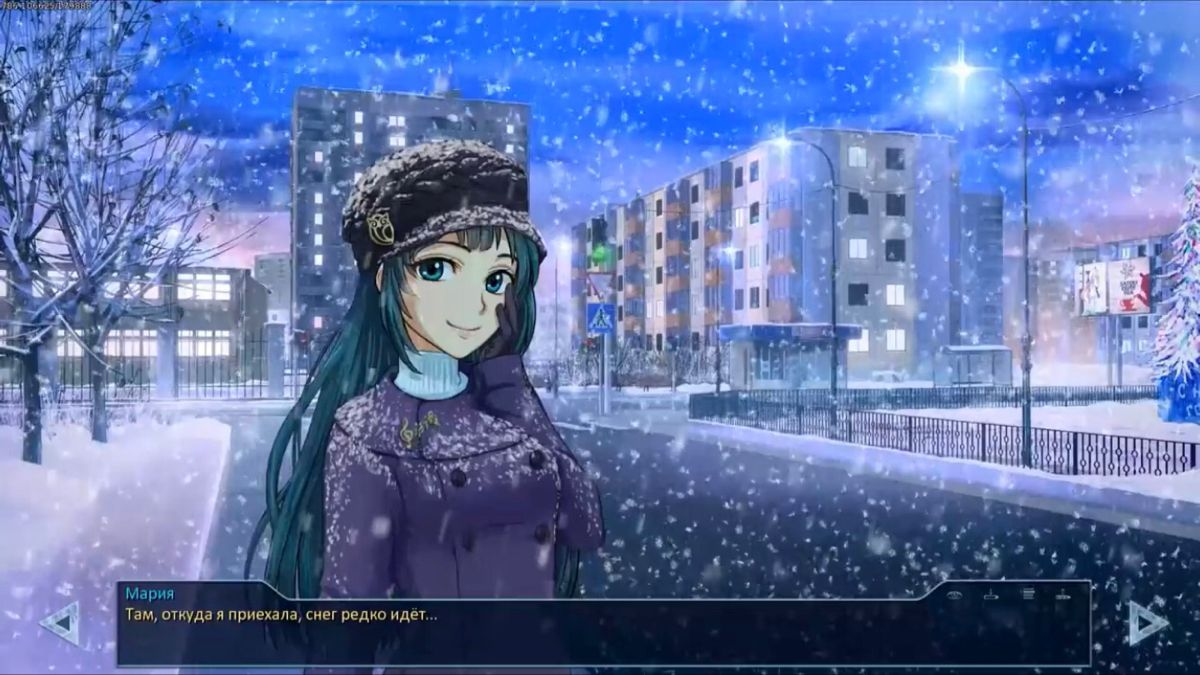Viewport: 1200px width, 675px height.
Task: Advance dialogue with the right arrow
Action: pos(1147,623)
